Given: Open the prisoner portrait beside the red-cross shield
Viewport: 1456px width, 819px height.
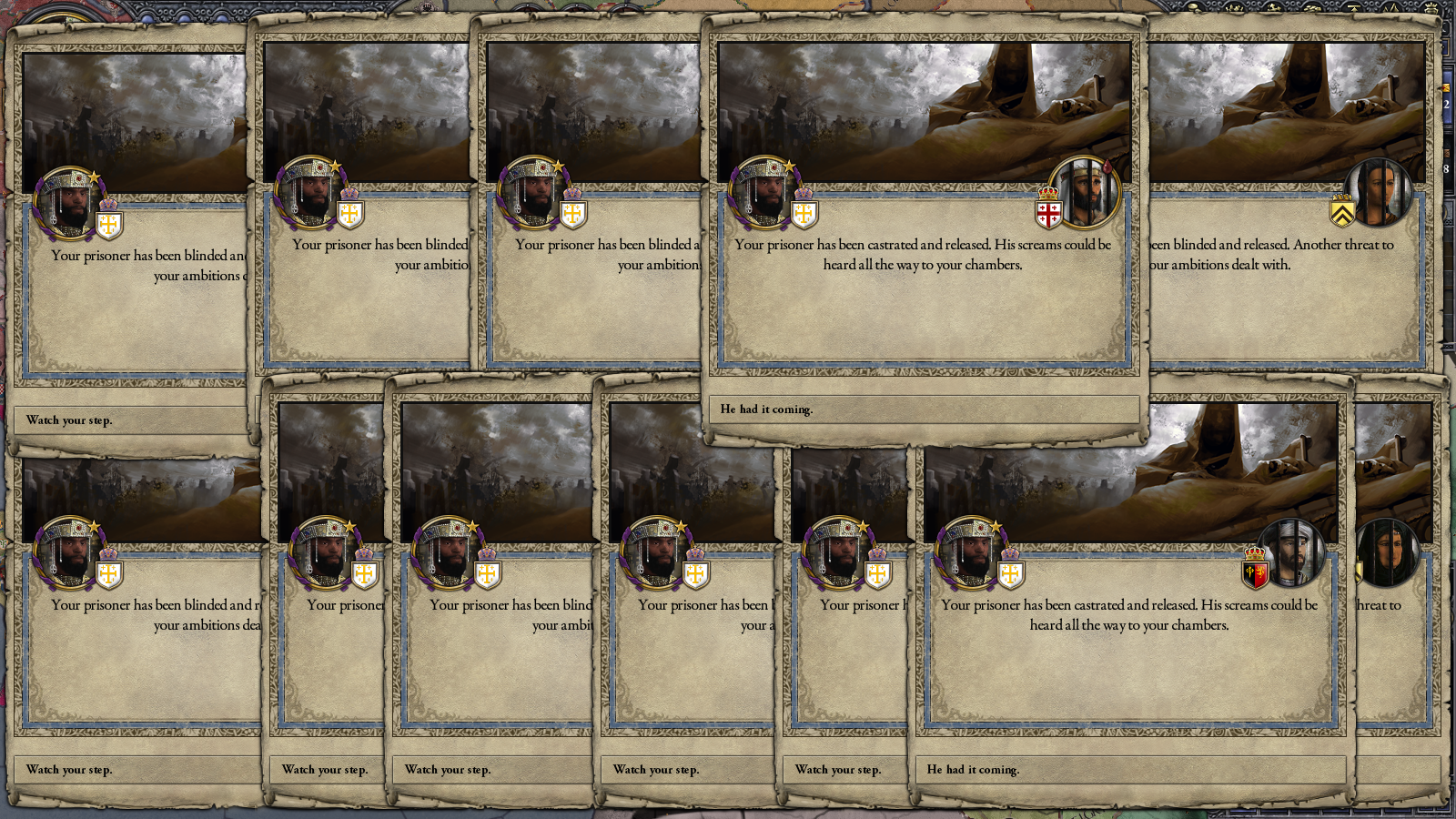Looking at the screenshot, I should [x=1084, y=193].
